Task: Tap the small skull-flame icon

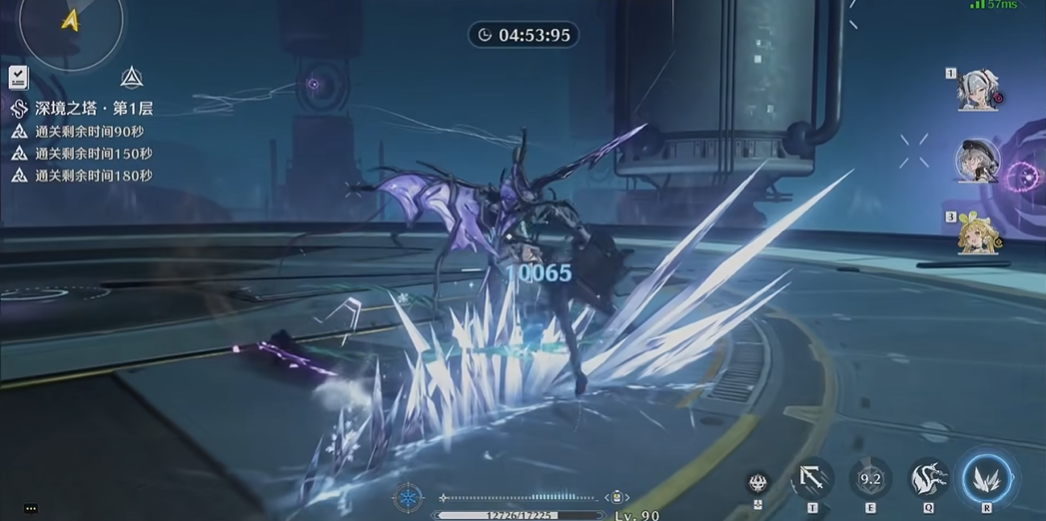Action: tap(758, 485)
